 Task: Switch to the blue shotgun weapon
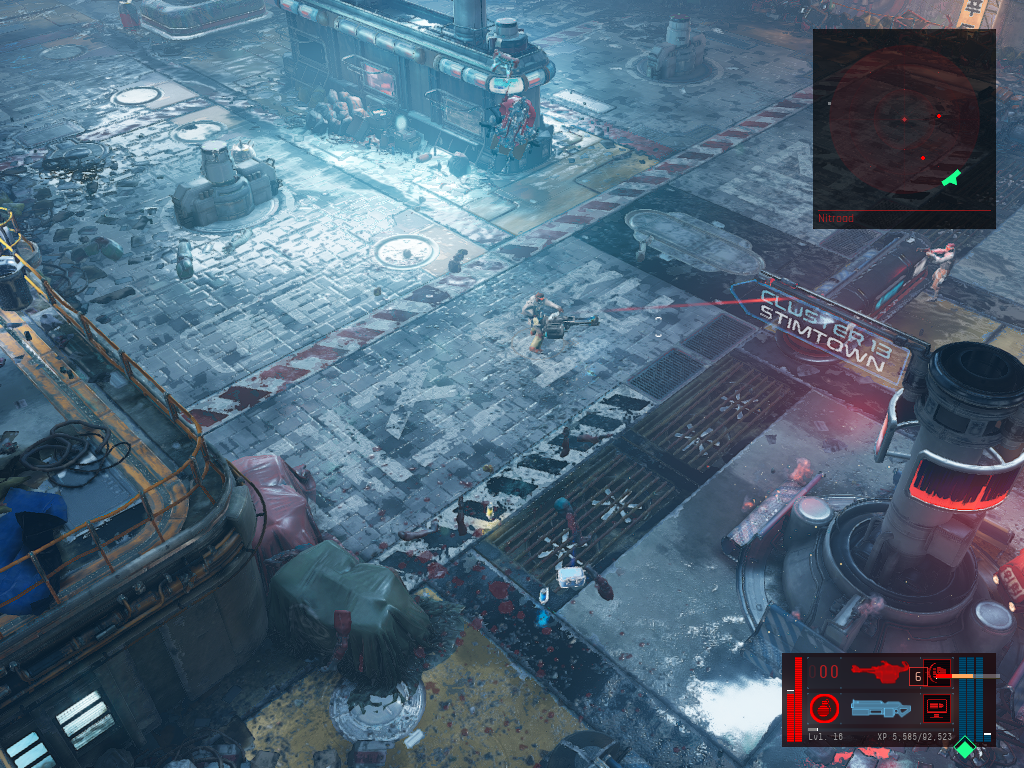click(x=880, y=708)
